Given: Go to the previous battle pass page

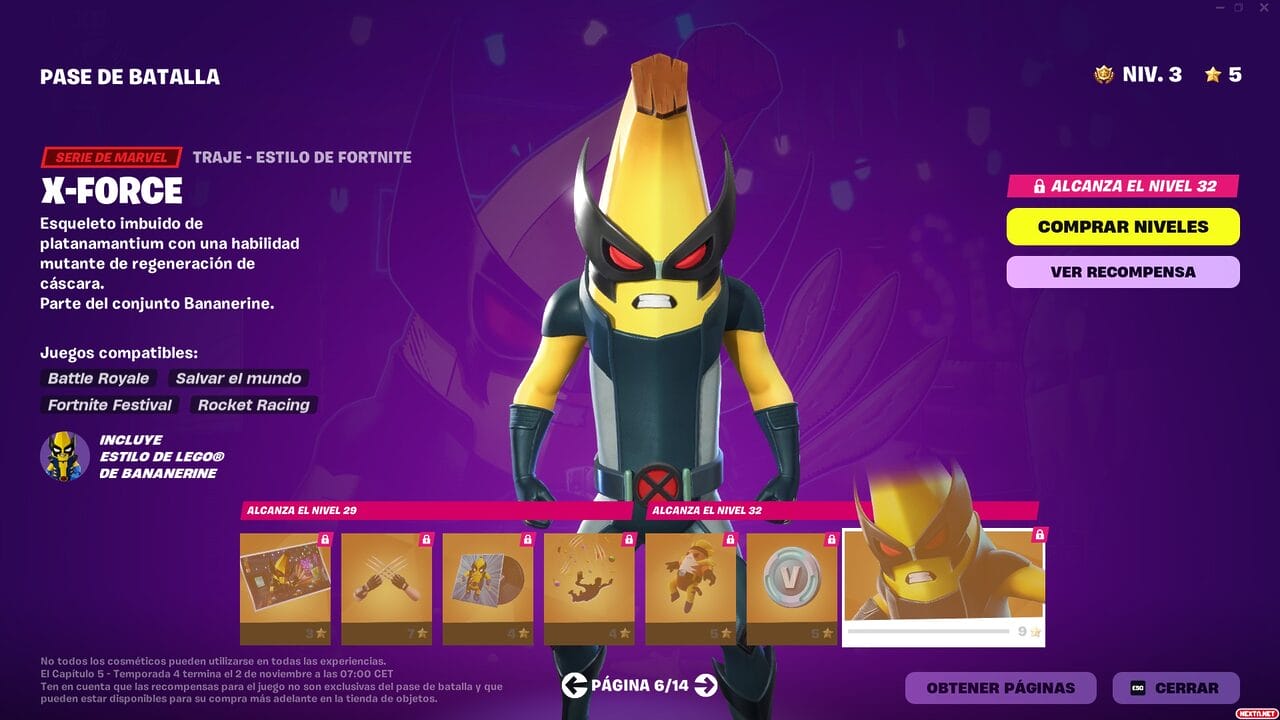Looking at the screenshot, I should [573, 687].
